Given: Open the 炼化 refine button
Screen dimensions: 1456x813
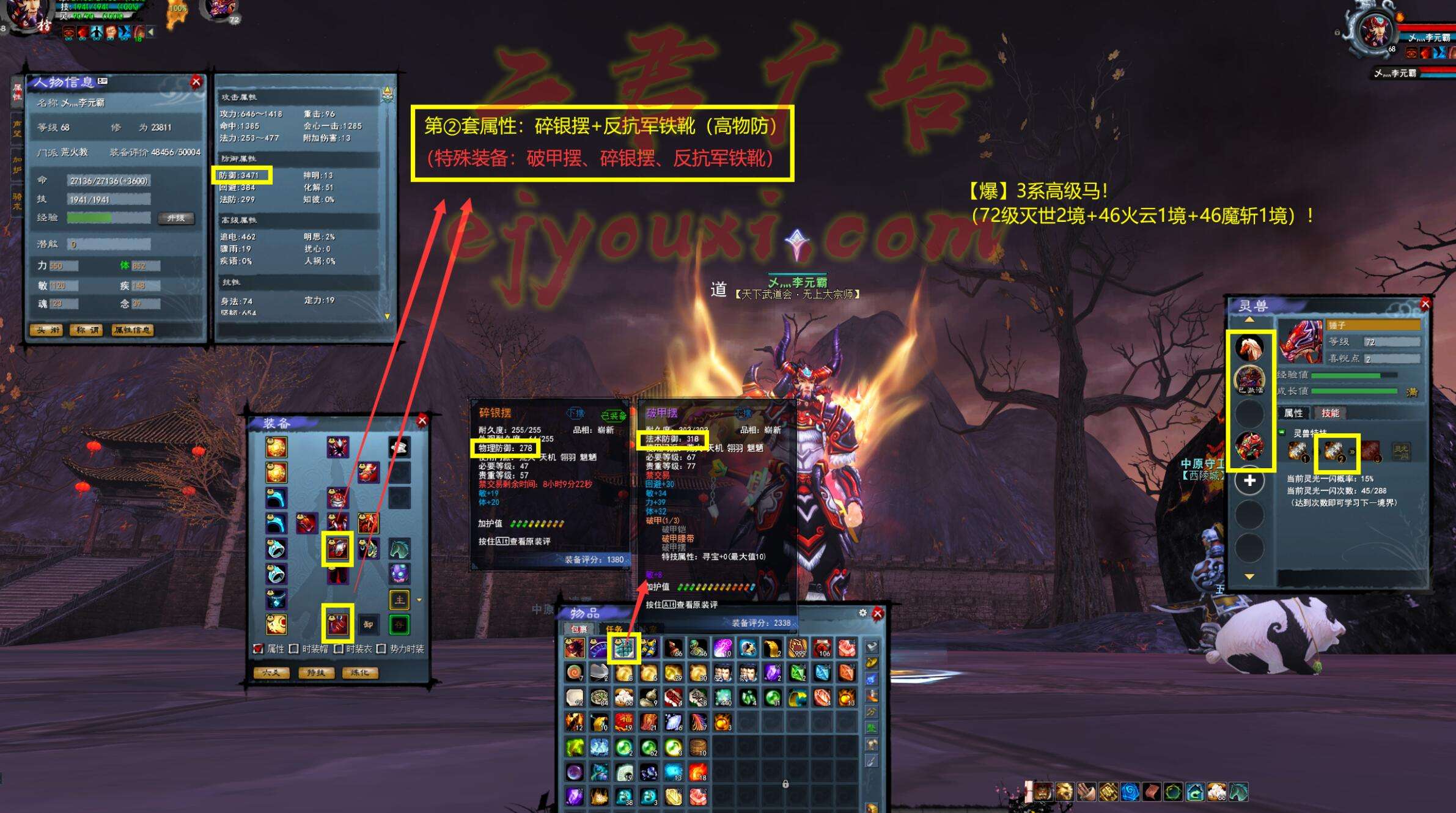Looking at the screenshot, I should (x=359, y=672).
